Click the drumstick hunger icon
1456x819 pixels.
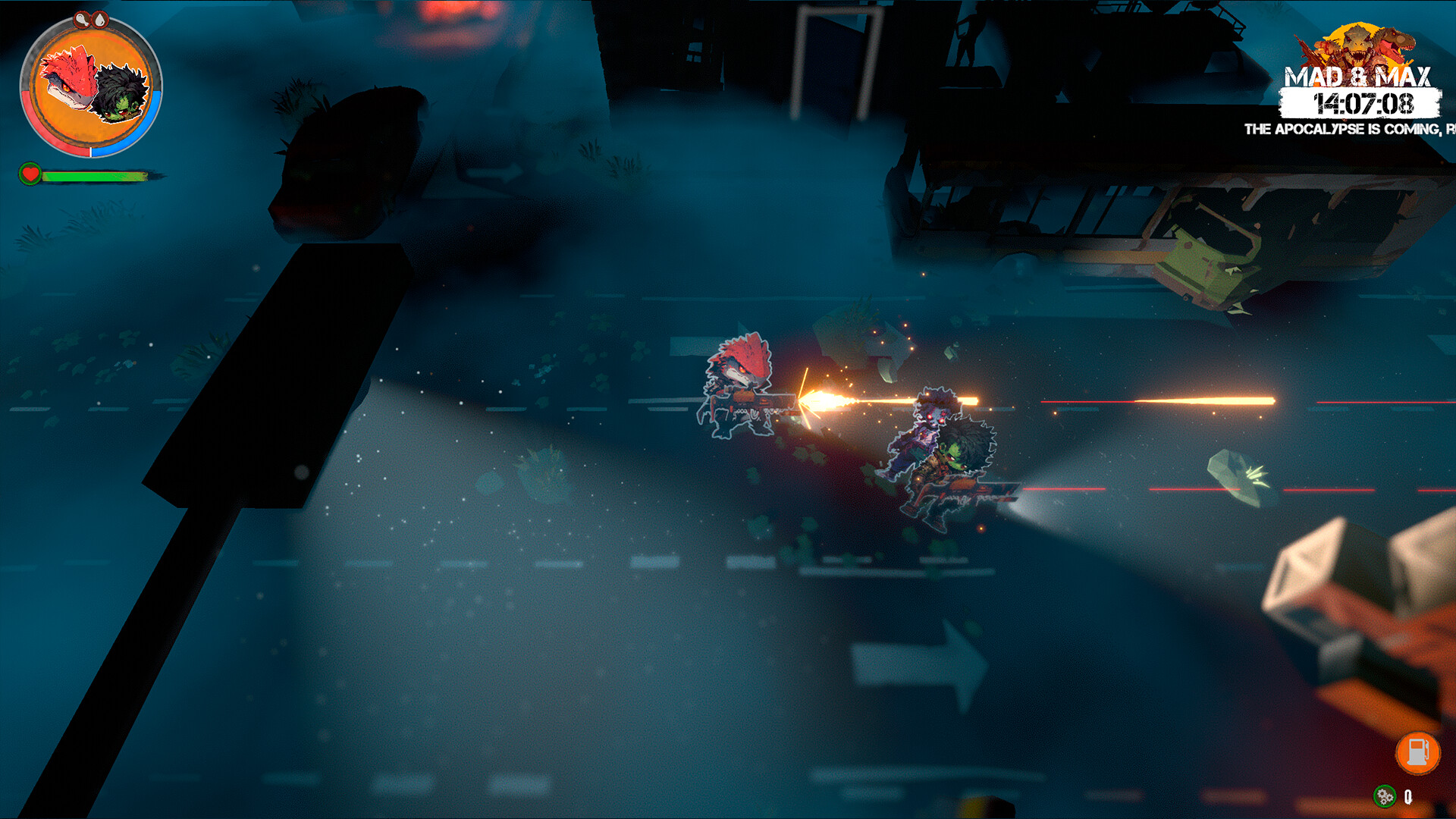click(82, 20)
